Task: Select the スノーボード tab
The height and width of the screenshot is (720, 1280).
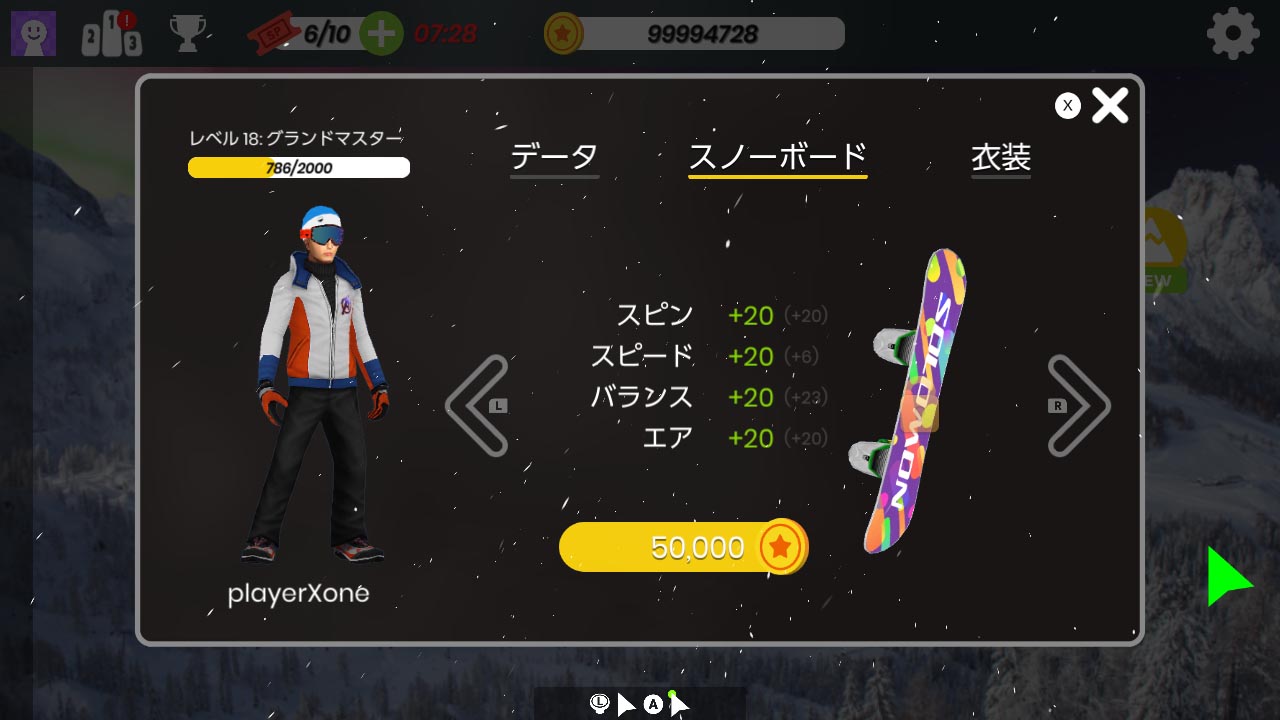Action: 777,156
